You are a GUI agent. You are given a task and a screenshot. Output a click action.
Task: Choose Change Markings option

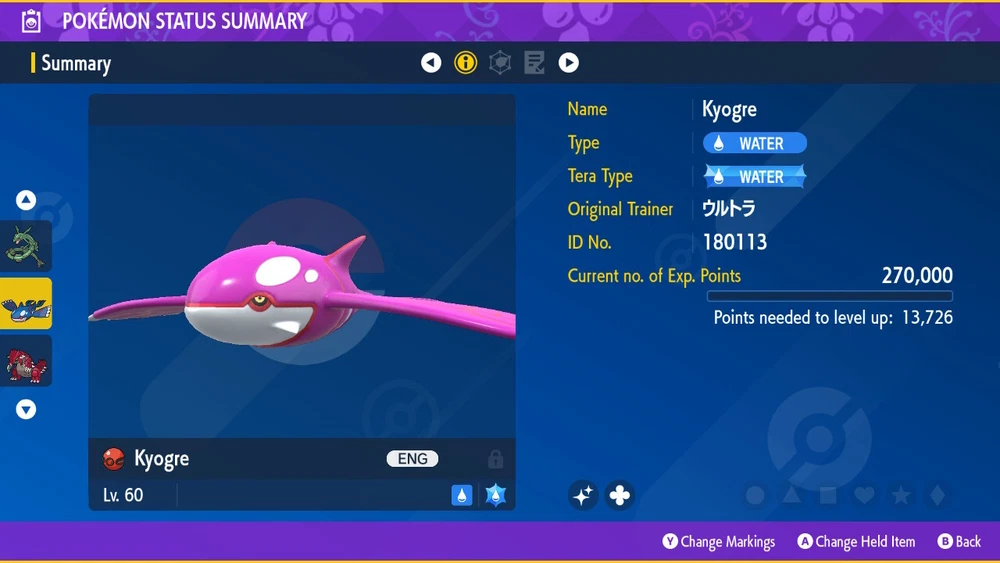click(718, 541)
